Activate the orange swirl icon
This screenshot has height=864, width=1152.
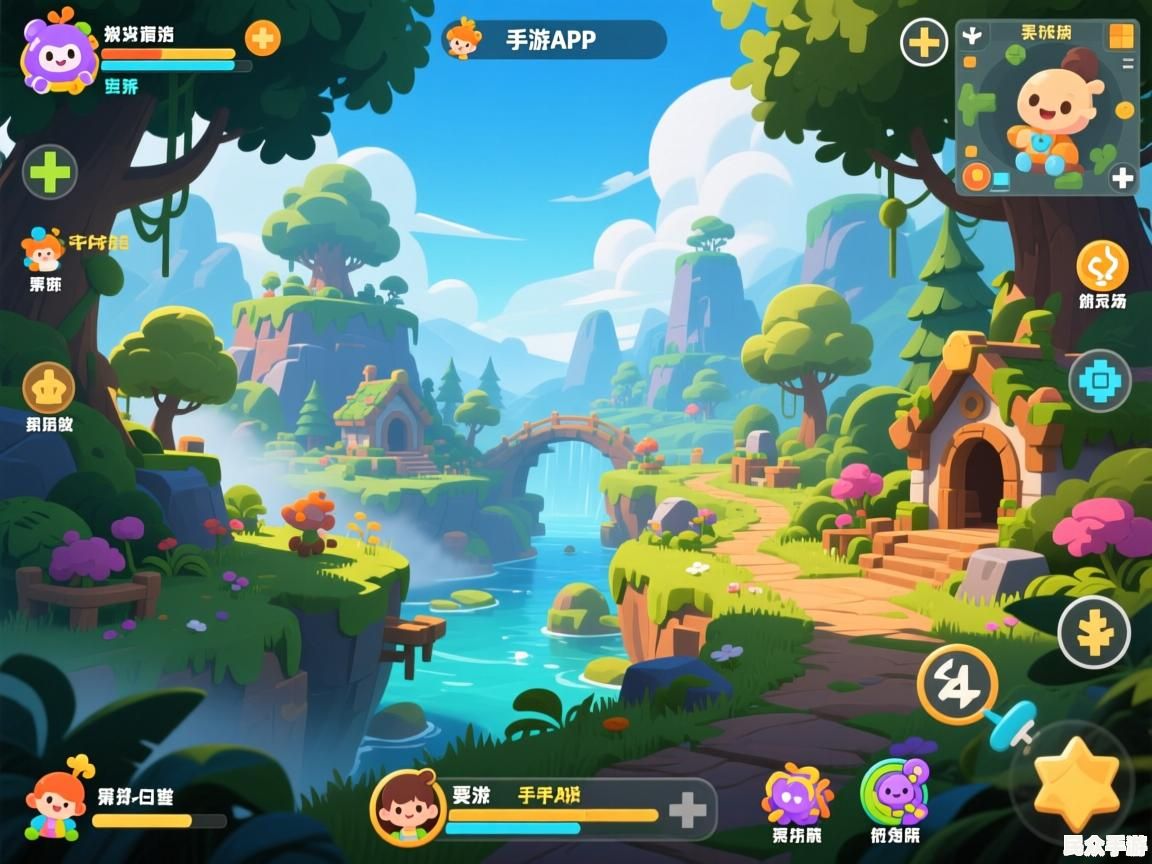coord(1102,266)
